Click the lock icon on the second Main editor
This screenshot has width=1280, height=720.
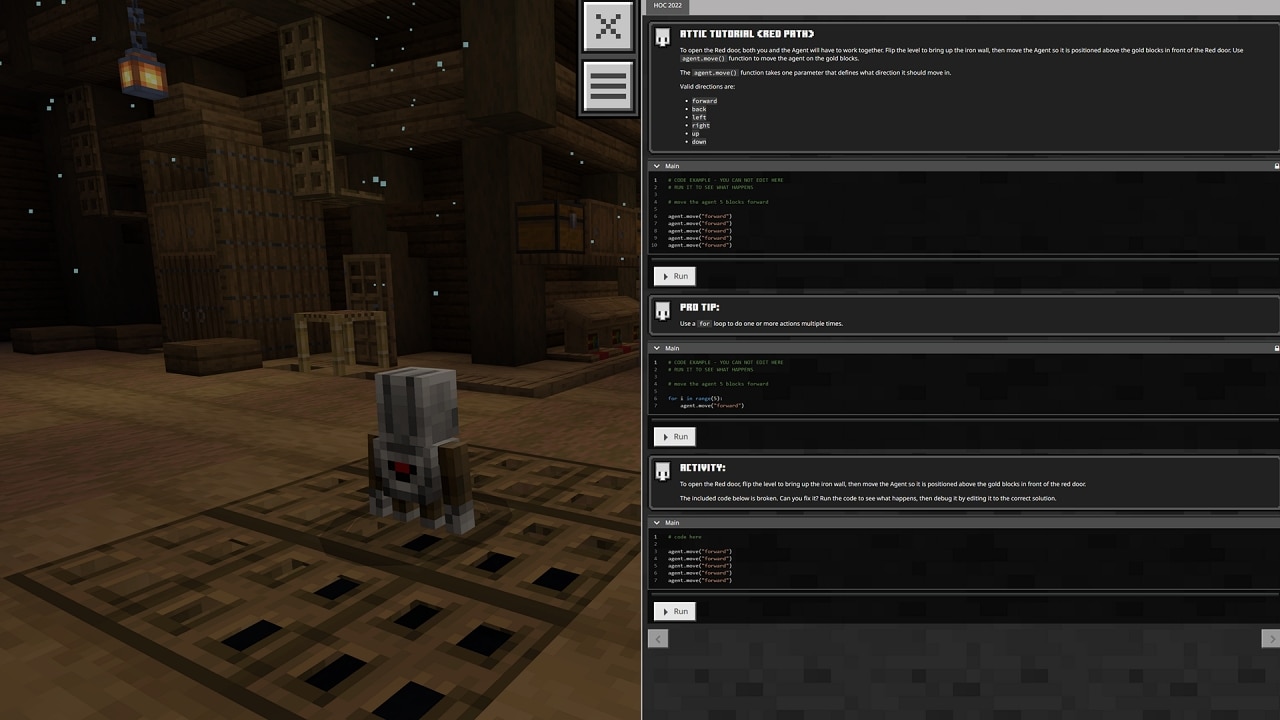click(1276, 348)
